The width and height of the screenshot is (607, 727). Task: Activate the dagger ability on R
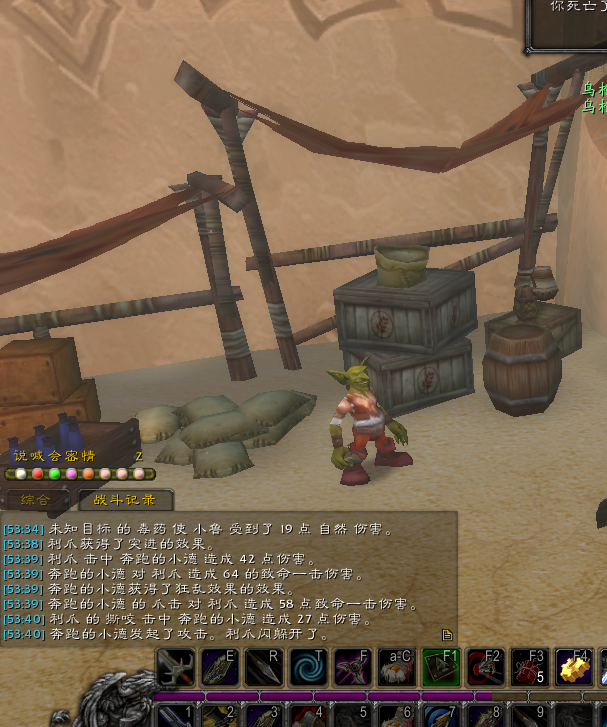click(x=263, y=667)
